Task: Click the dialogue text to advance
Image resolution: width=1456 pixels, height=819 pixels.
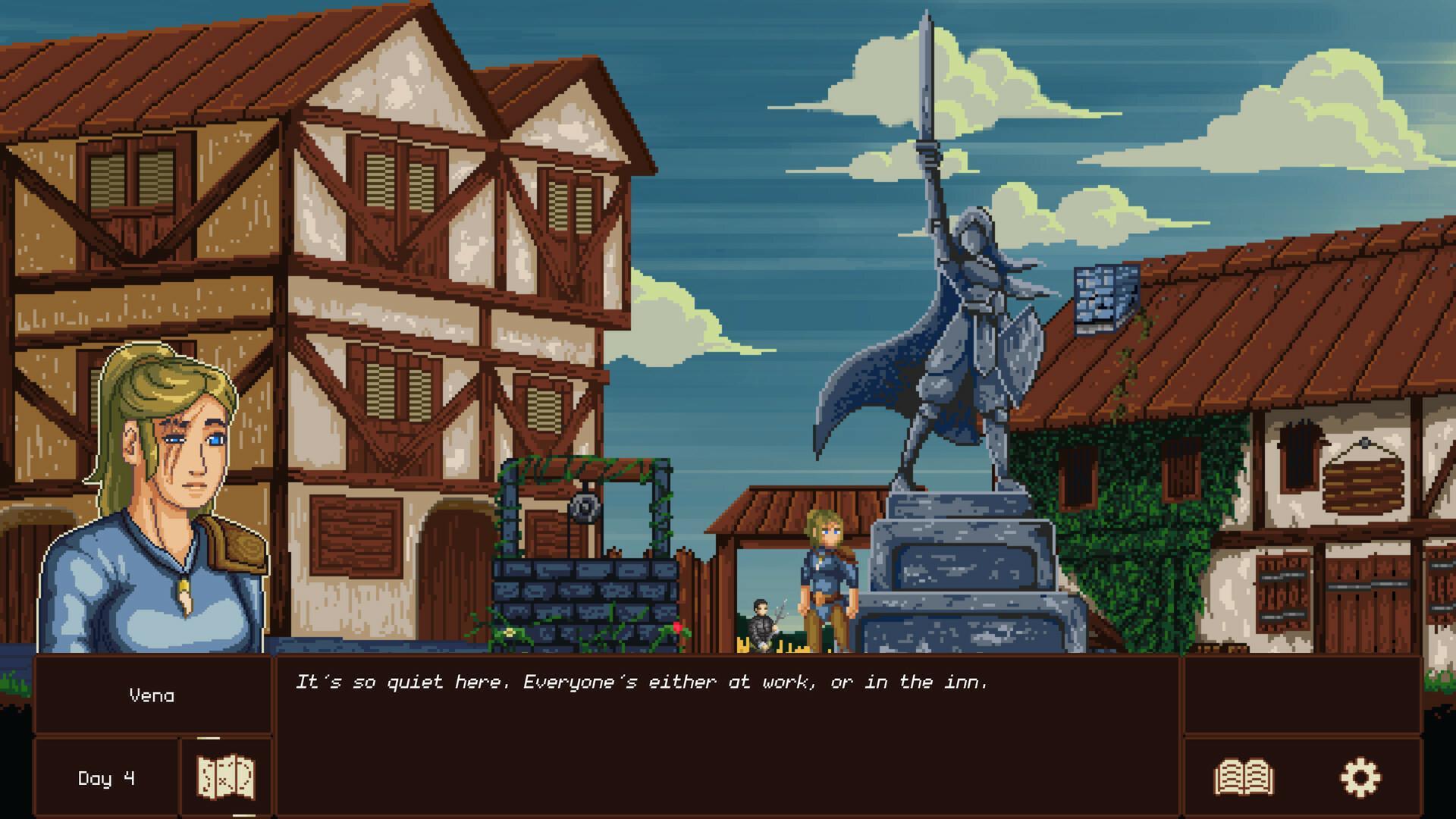Action: (x=645, y=682)
